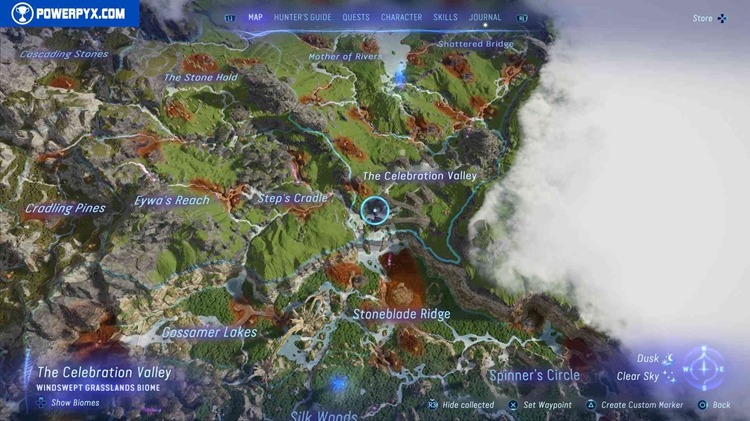Viewport: 750px width, 421px height.
Task: Open the Skills tab
Action: pos(446,17)
